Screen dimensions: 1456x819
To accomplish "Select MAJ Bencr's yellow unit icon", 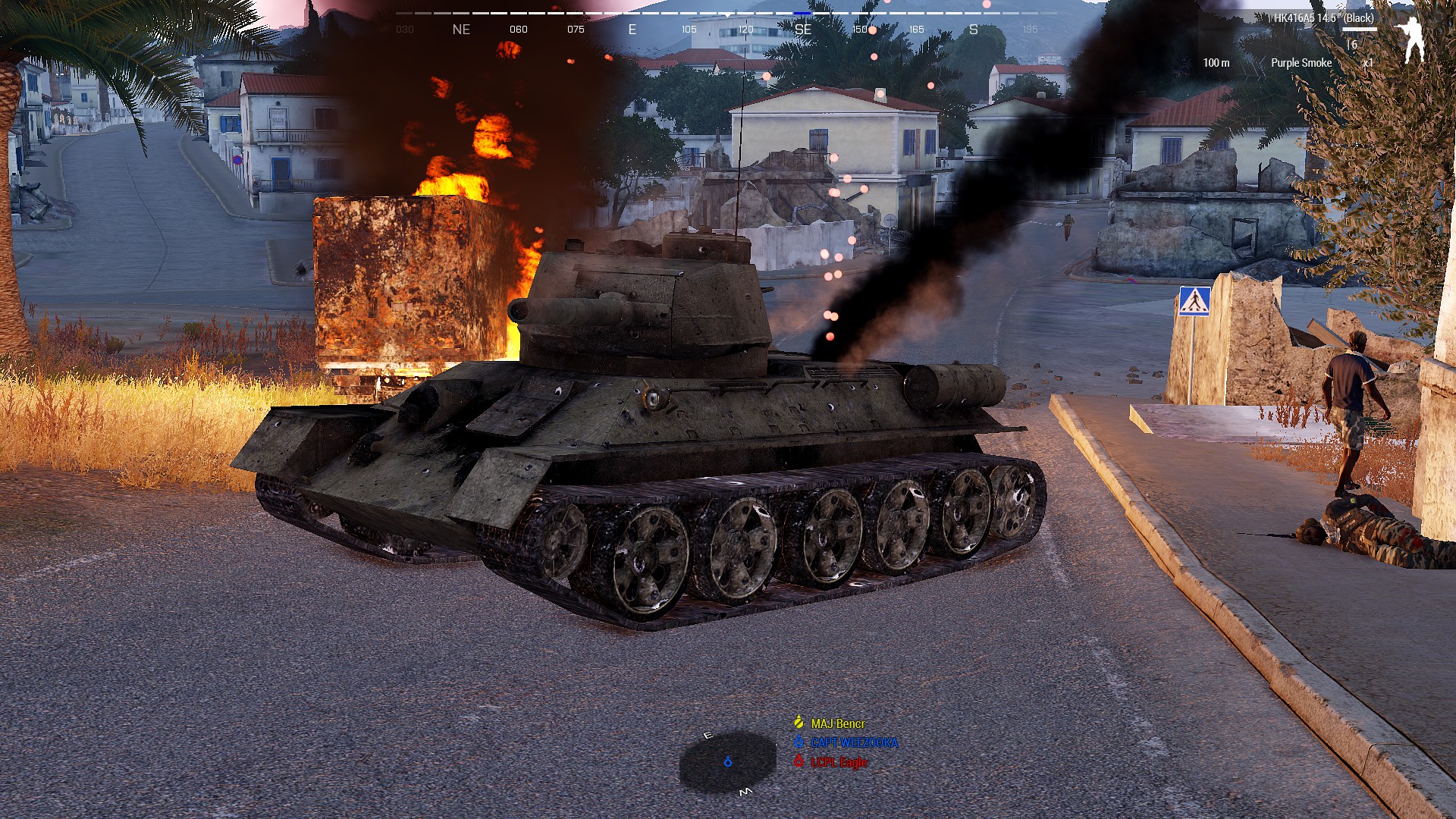I will tap(799, 723).
